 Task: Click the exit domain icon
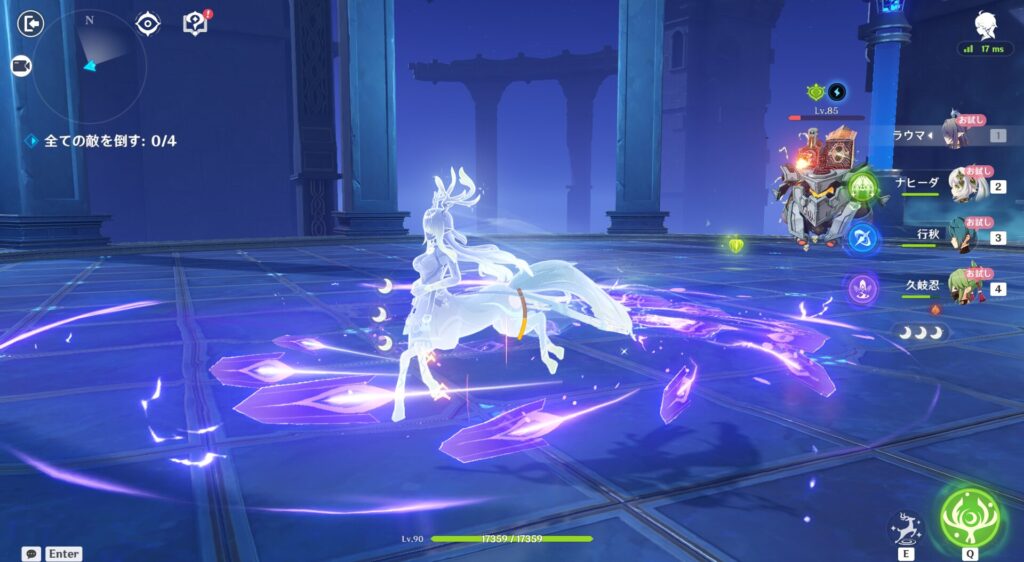point(32,22)
